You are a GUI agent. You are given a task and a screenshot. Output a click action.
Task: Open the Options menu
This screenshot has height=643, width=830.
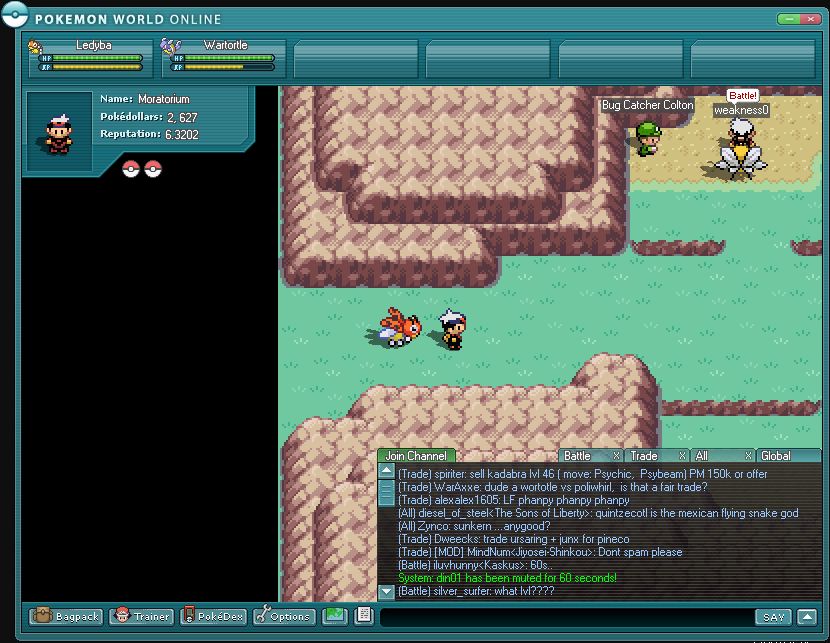[x=284, y=616]
